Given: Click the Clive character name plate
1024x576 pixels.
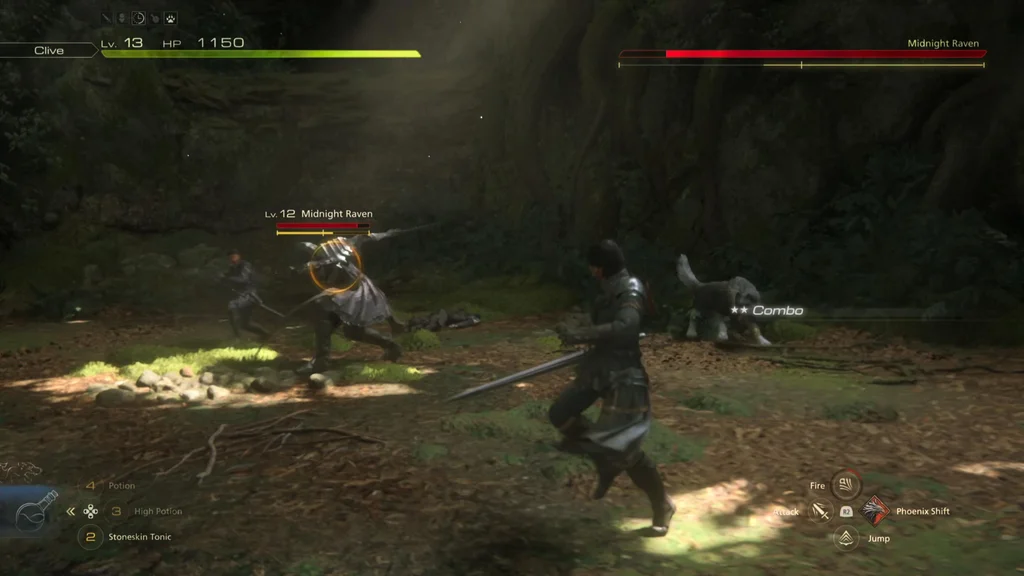Looking at the screenshot, I should click(49, 50).
